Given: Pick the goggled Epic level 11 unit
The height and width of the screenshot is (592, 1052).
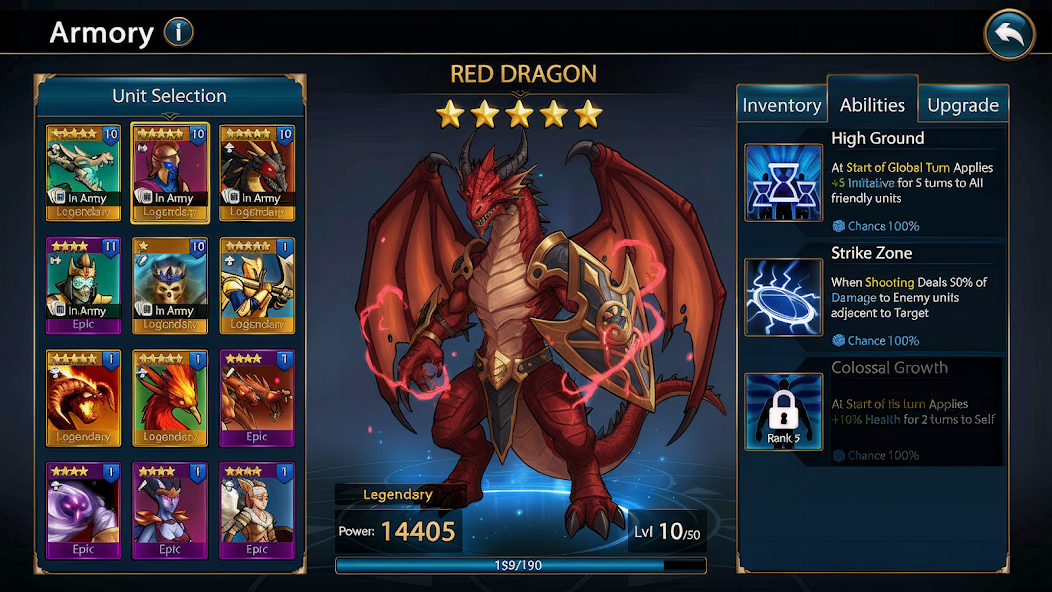Looking at the screenshot, I should (83, 285).
